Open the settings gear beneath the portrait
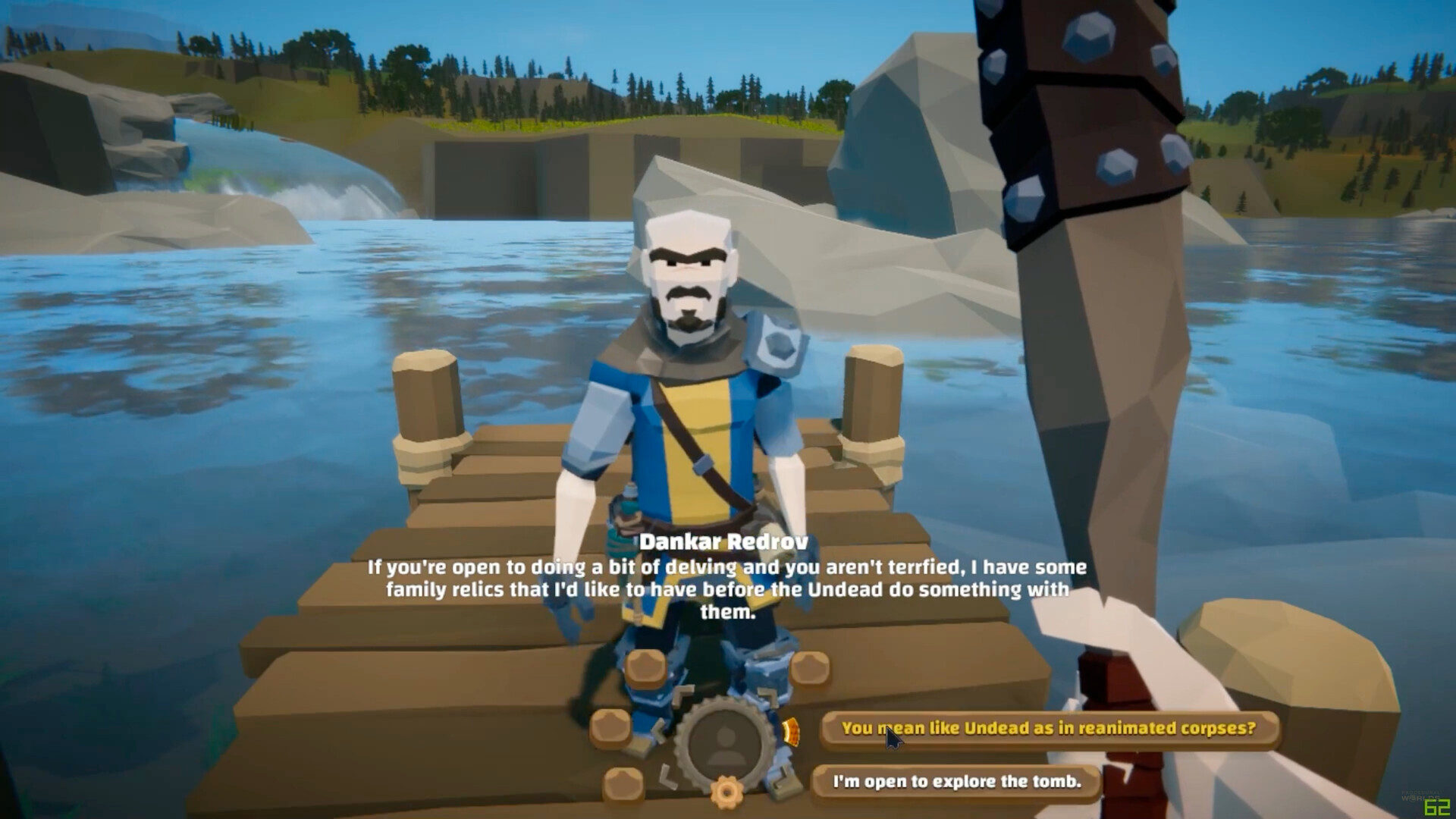 726,791
